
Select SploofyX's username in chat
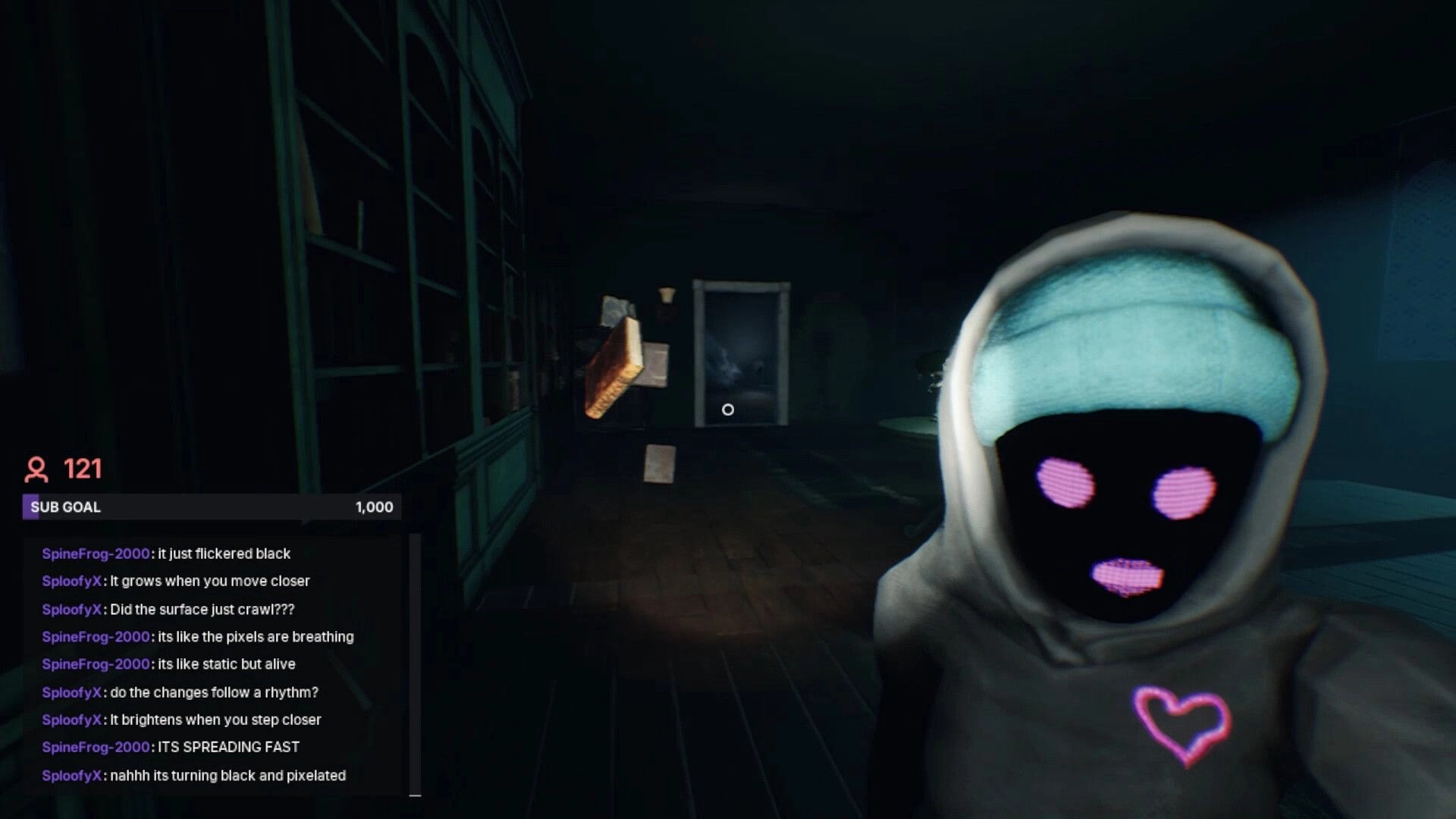point(70,581)
